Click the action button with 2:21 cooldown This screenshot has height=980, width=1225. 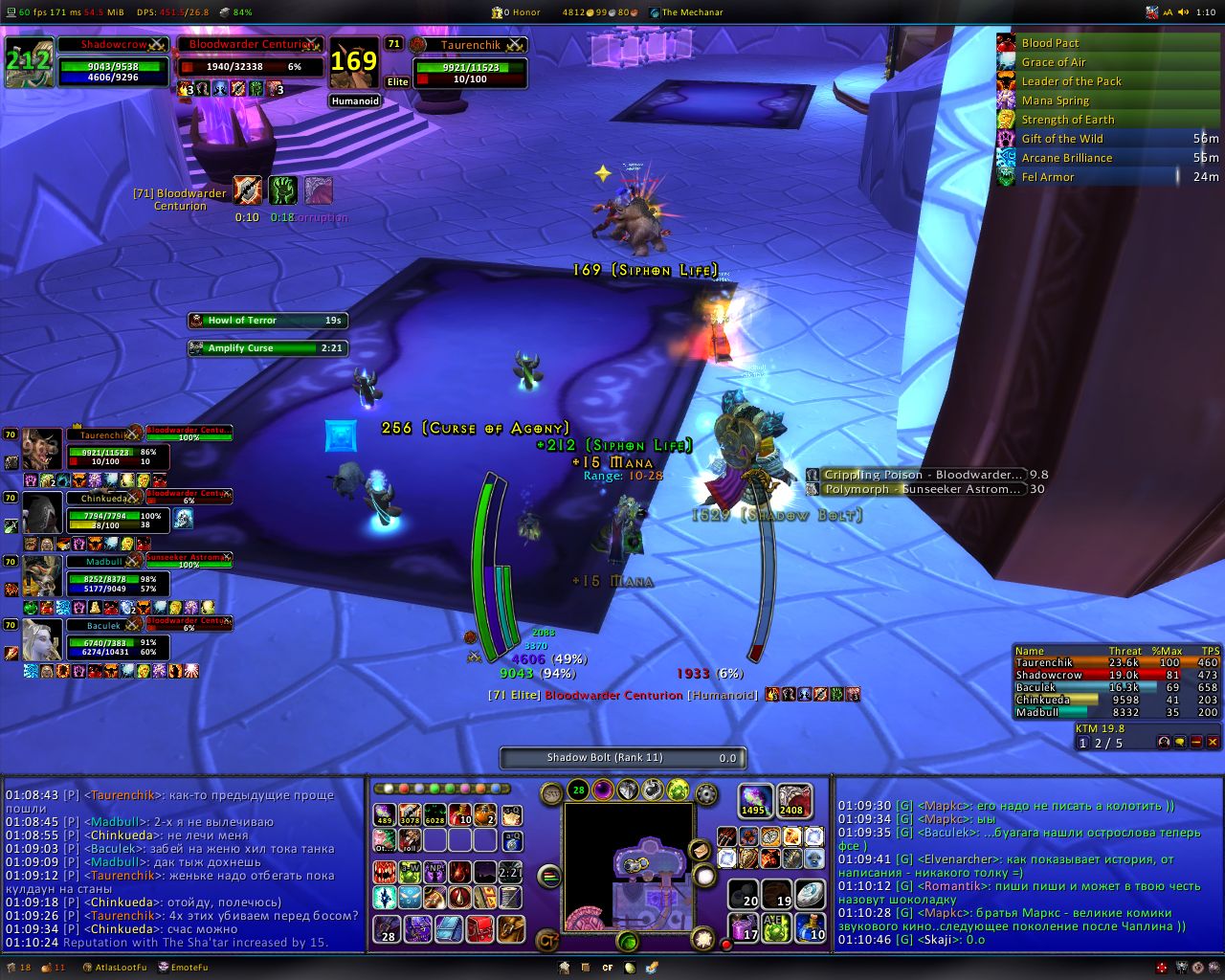coord(510,872)
